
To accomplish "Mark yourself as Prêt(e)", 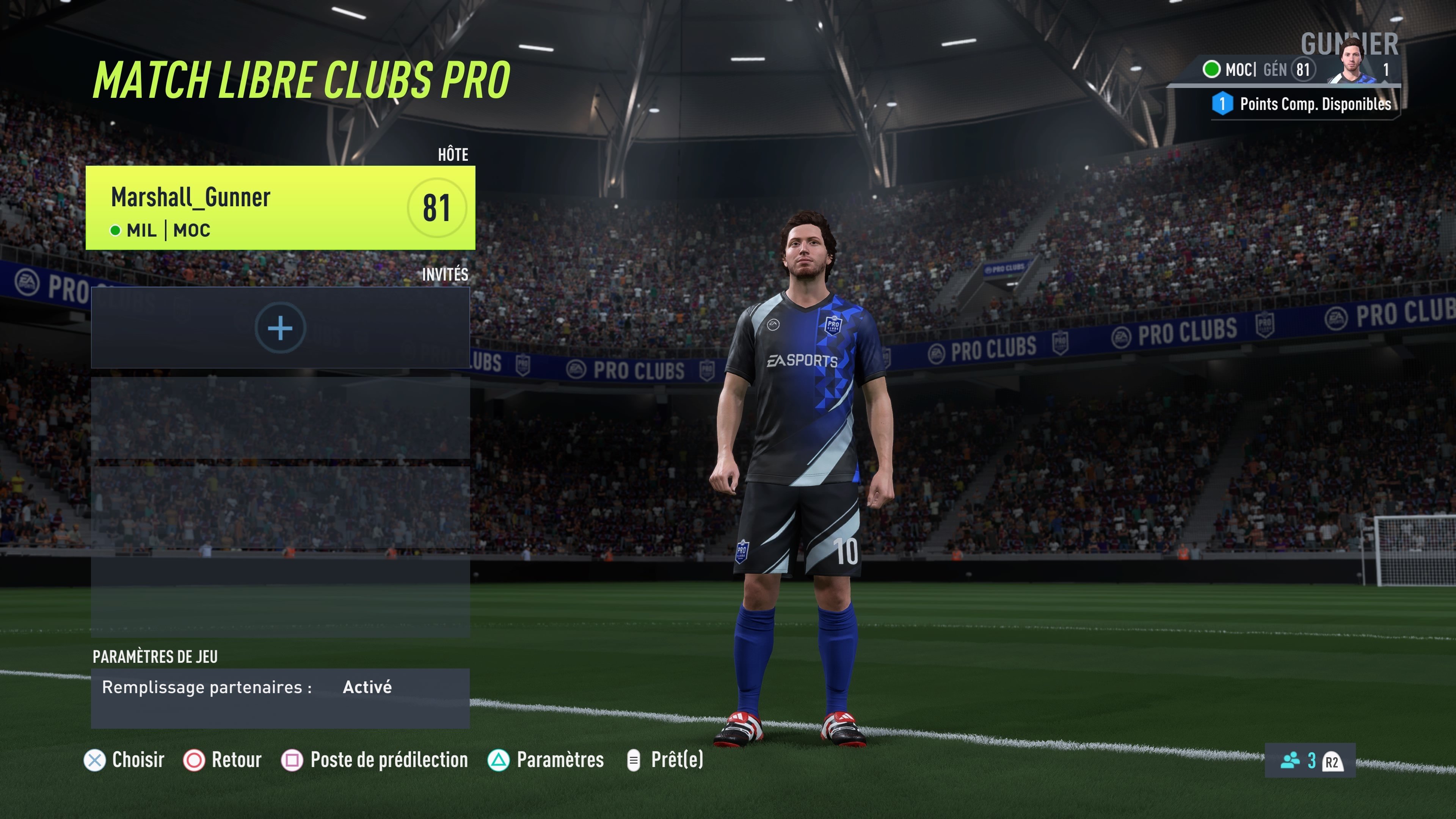I will coord(665,760).
